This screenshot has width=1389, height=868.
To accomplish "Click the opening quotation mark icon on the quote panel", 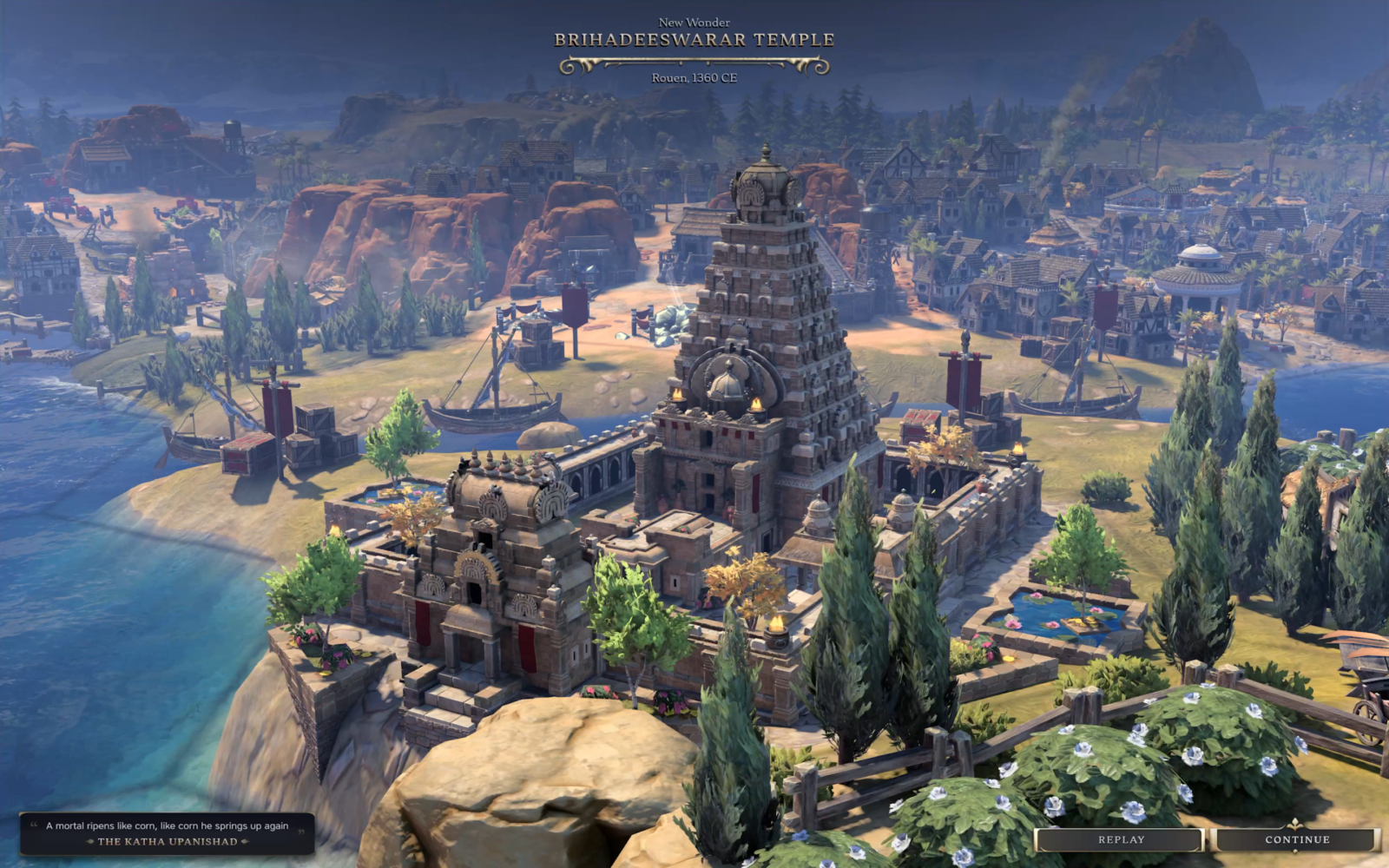I will tap(35, 824).
